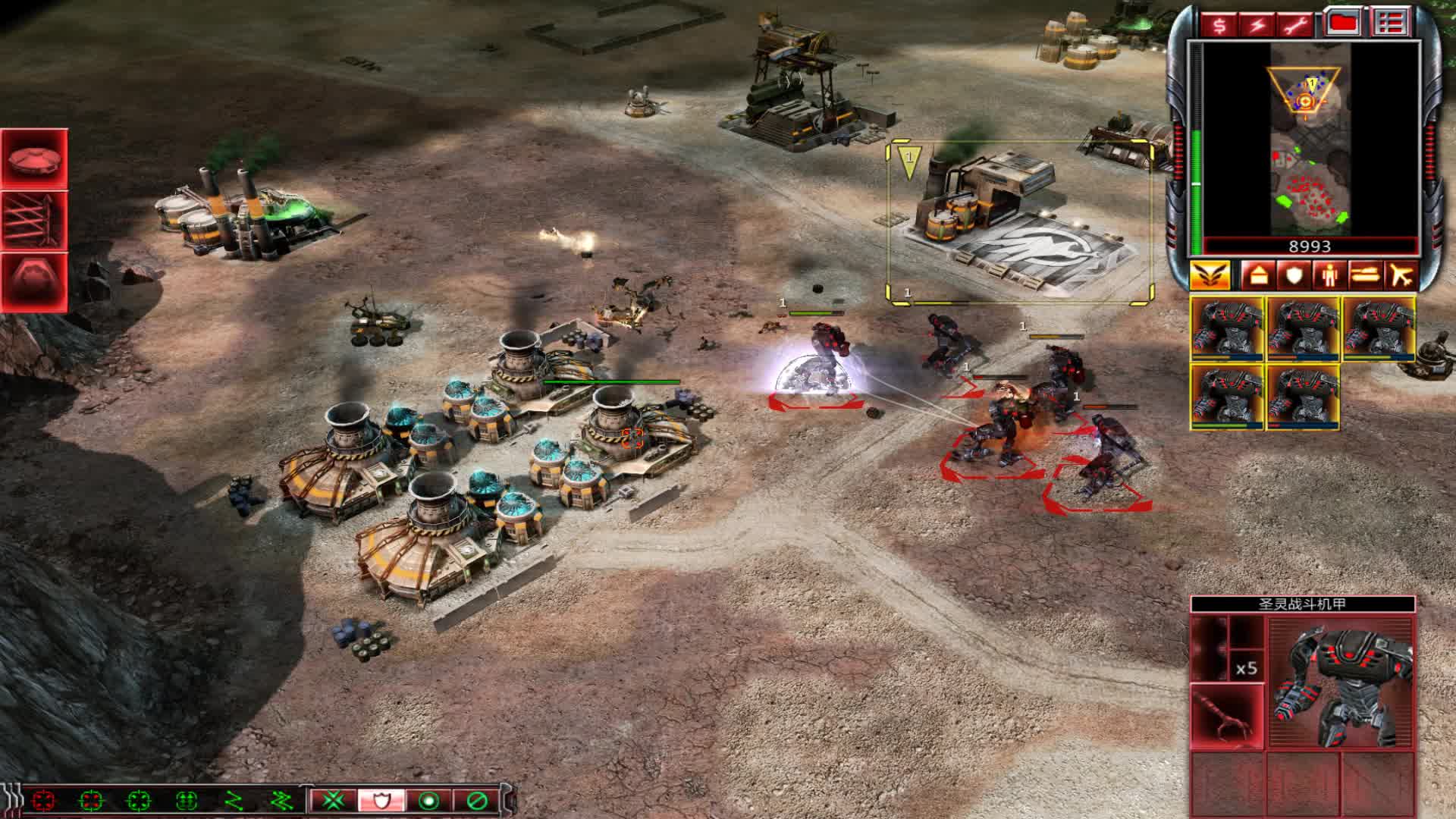Set aggressive stance with crossed-arrows icon
1456x819 pixels.
coord(334,800)
